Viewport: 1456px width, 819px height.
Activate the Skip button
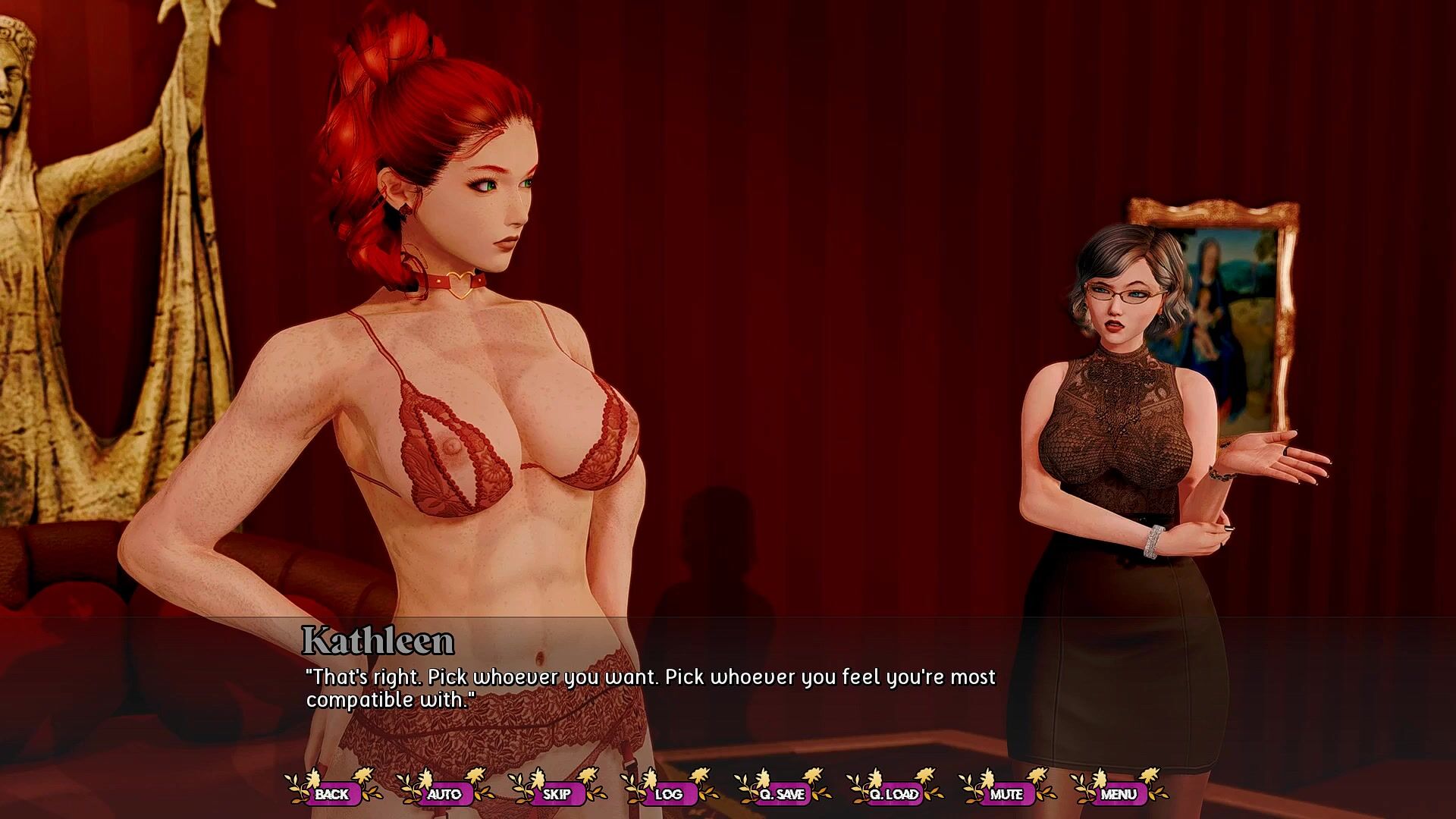point(557,794)
